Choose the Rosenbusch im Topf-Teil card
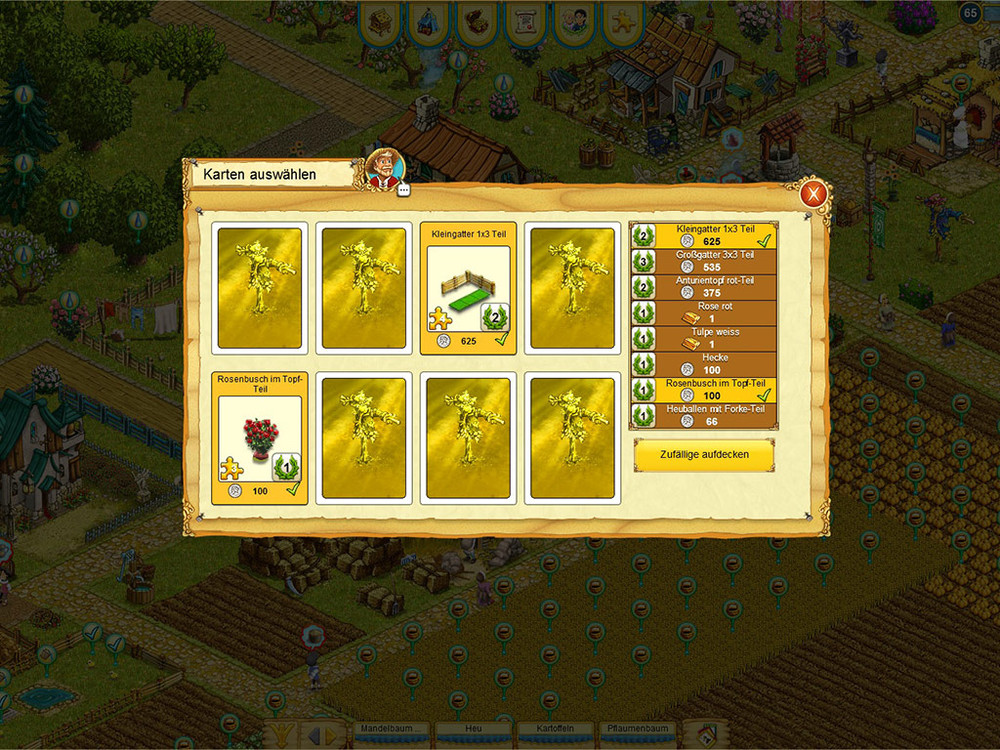The width and height of the screenshot is (1000, 750). pyautogui.click(x=260, y=437)
